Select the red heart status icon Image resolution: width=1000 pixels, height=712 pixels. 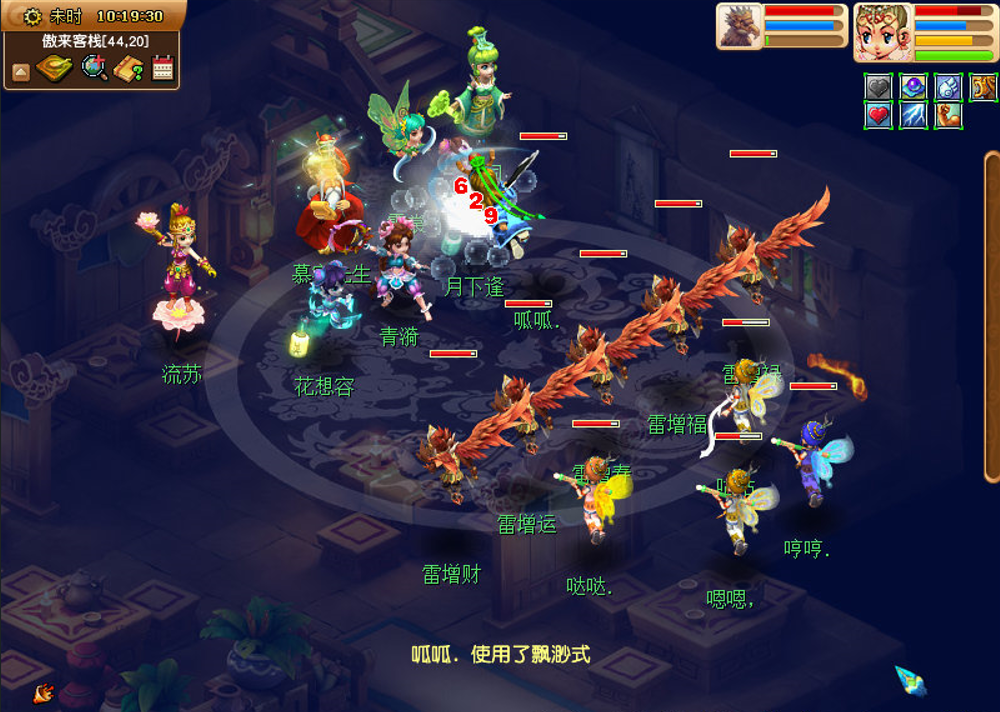[x=878, y=116]
